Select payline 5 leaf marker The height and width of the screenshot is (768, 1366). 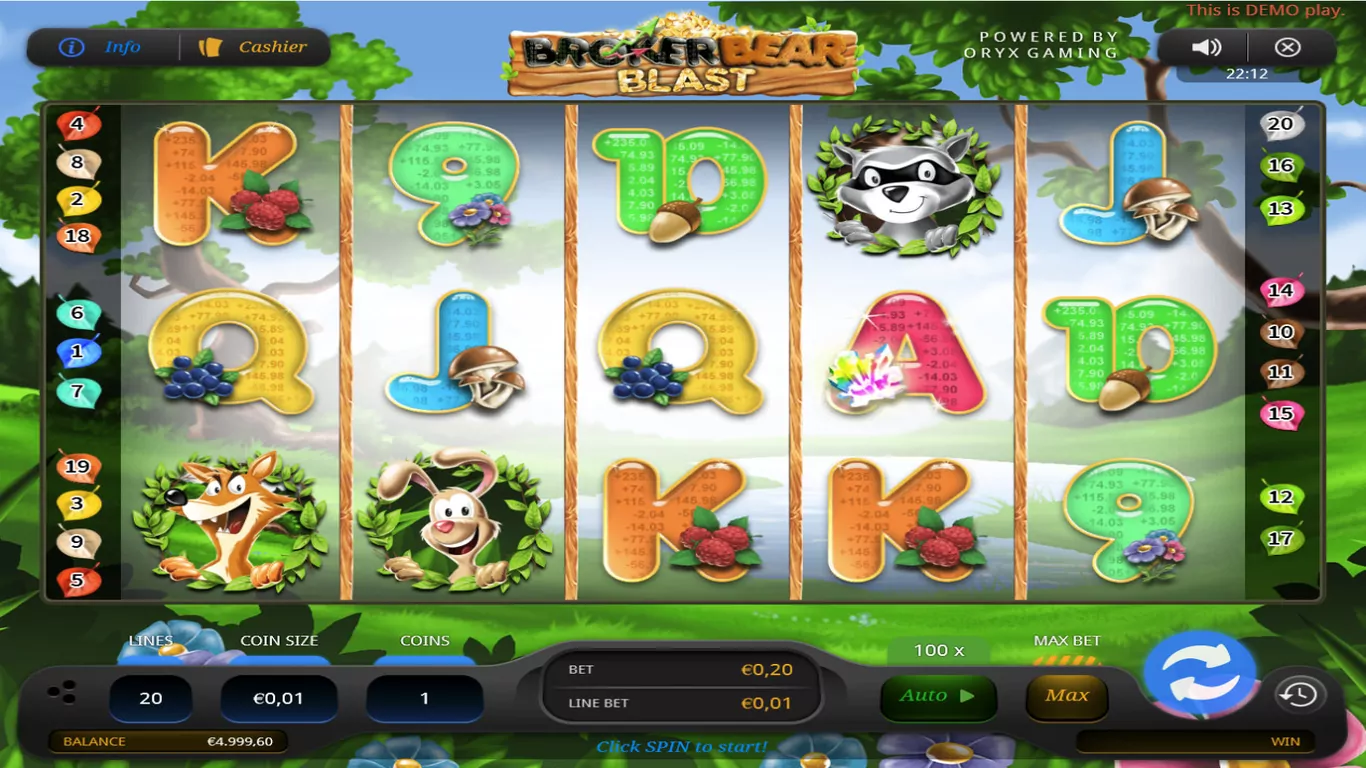77,580
